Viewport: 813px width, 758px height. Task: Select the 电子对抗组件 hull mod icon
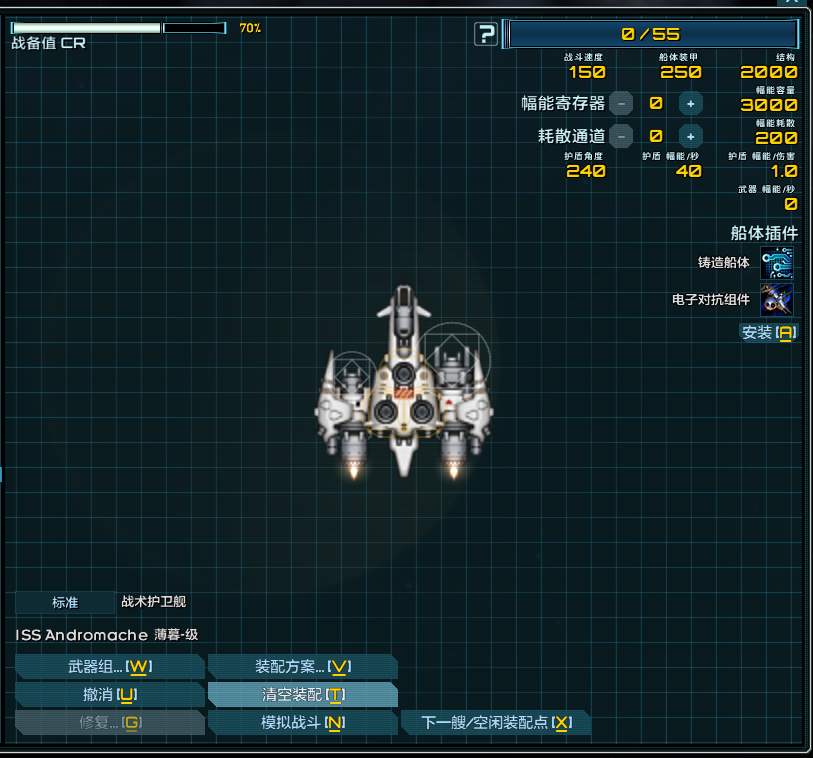pyautogui.click(x=777, y=299)
